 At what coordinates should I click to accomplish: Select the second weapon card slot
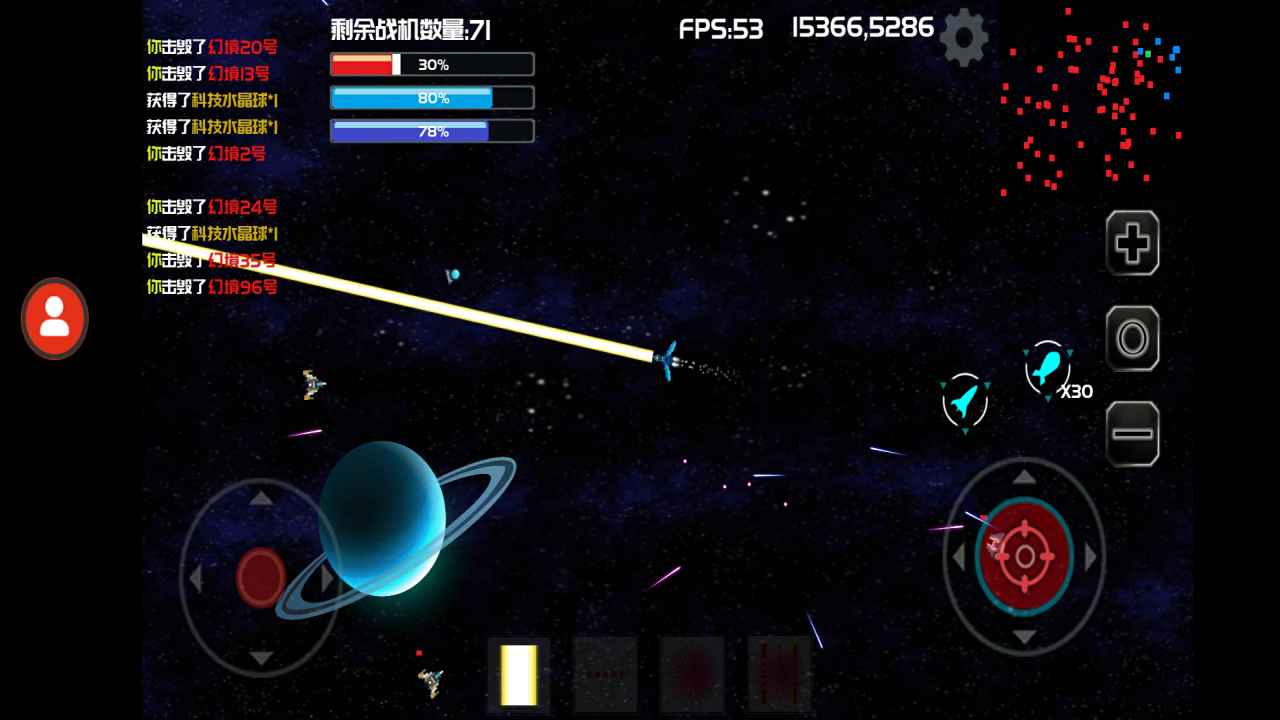605,674
